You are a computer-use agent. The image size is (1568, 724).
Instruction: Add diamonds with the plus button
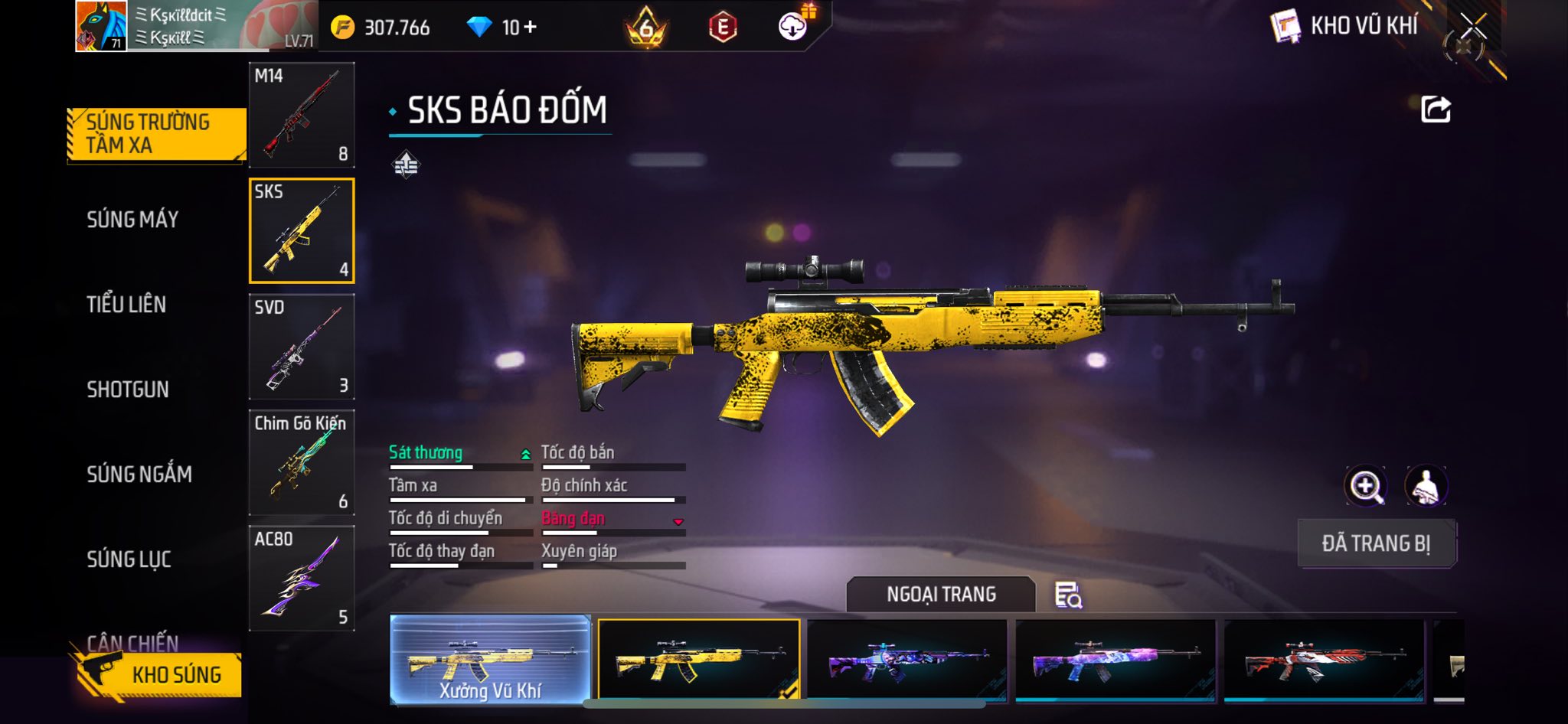point(530,28)
